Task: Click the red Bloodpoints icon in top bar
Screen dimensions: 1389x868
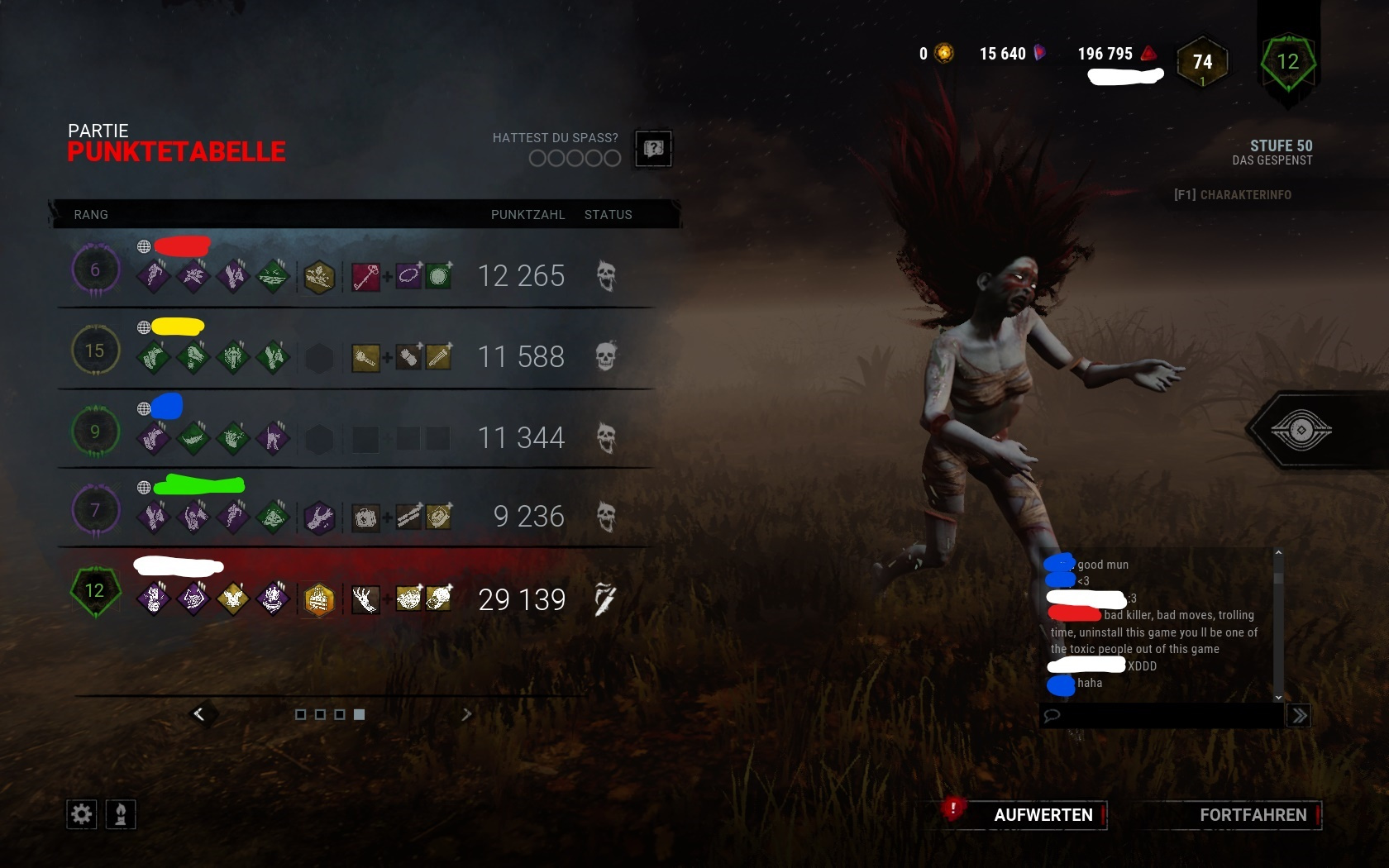Action: [1146, 53]
